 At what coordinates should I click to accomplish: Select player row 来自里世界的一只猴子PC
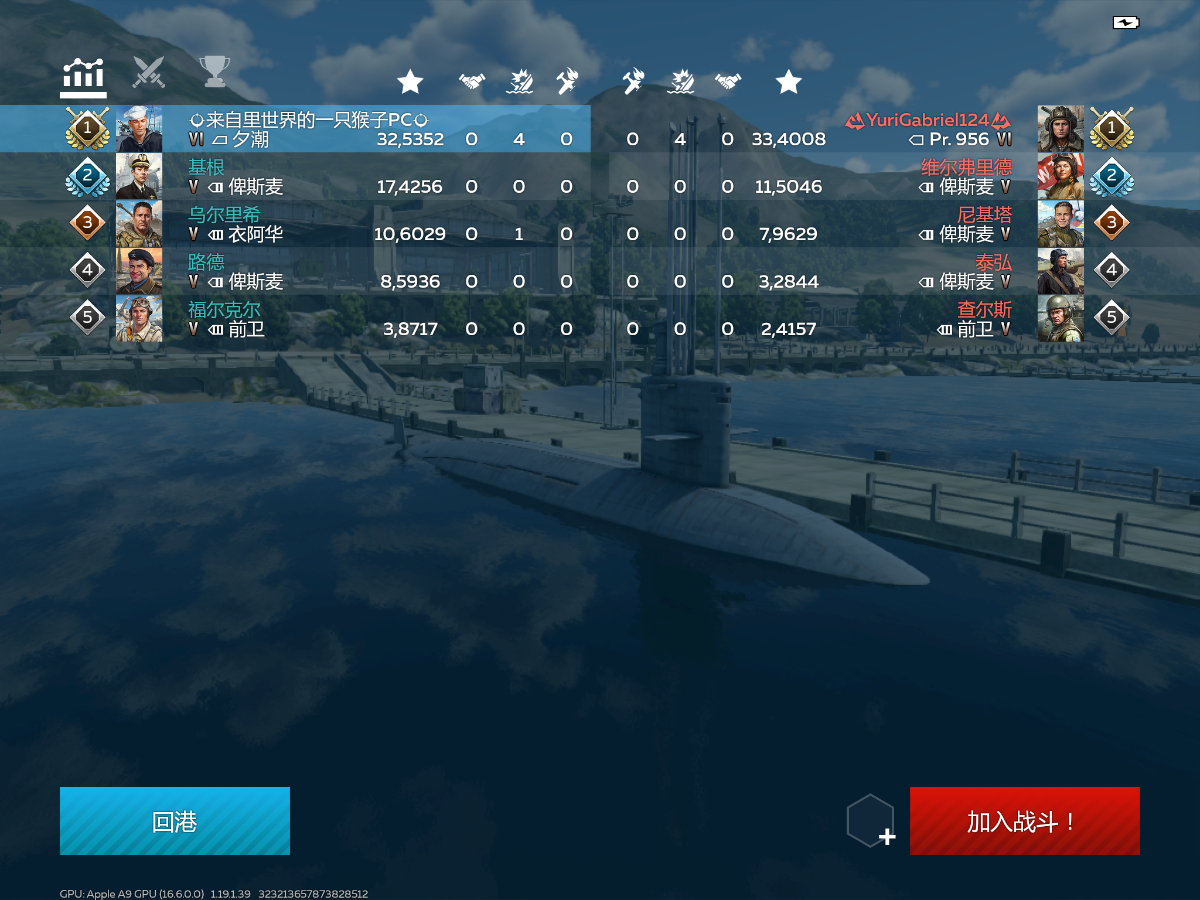[x=300, y=129]
